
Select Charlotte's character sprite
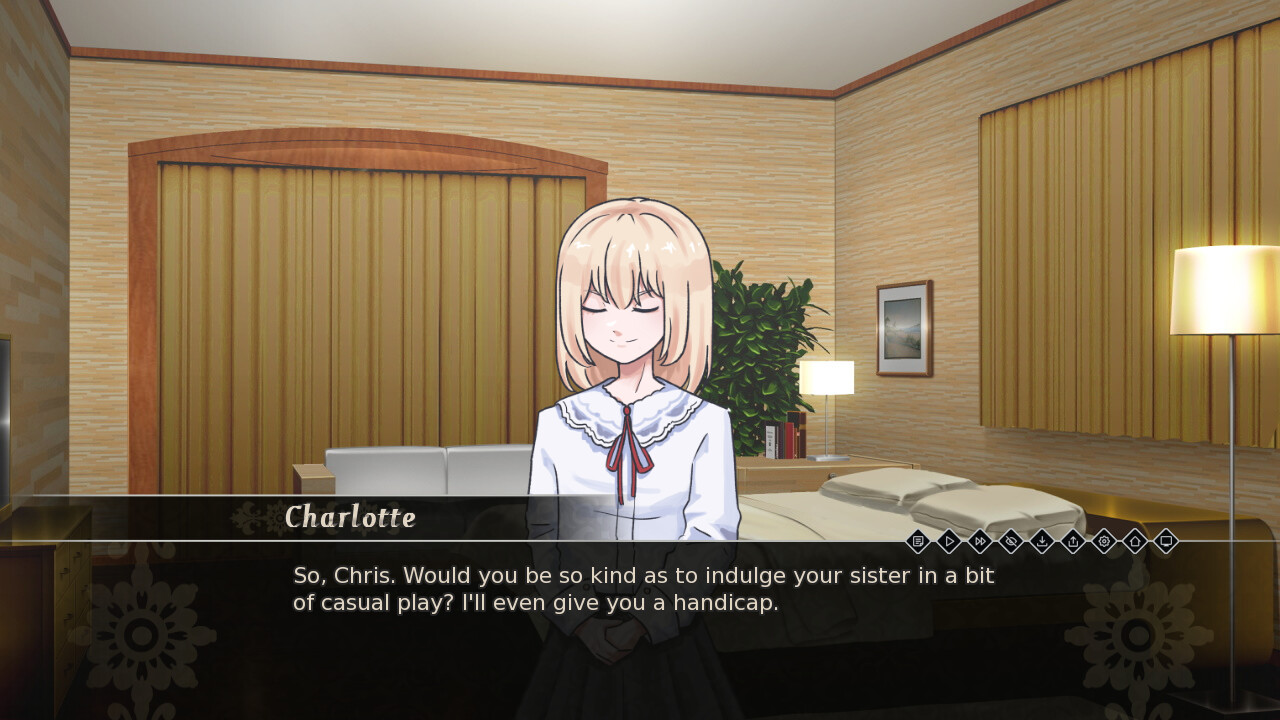coord(630,330)
